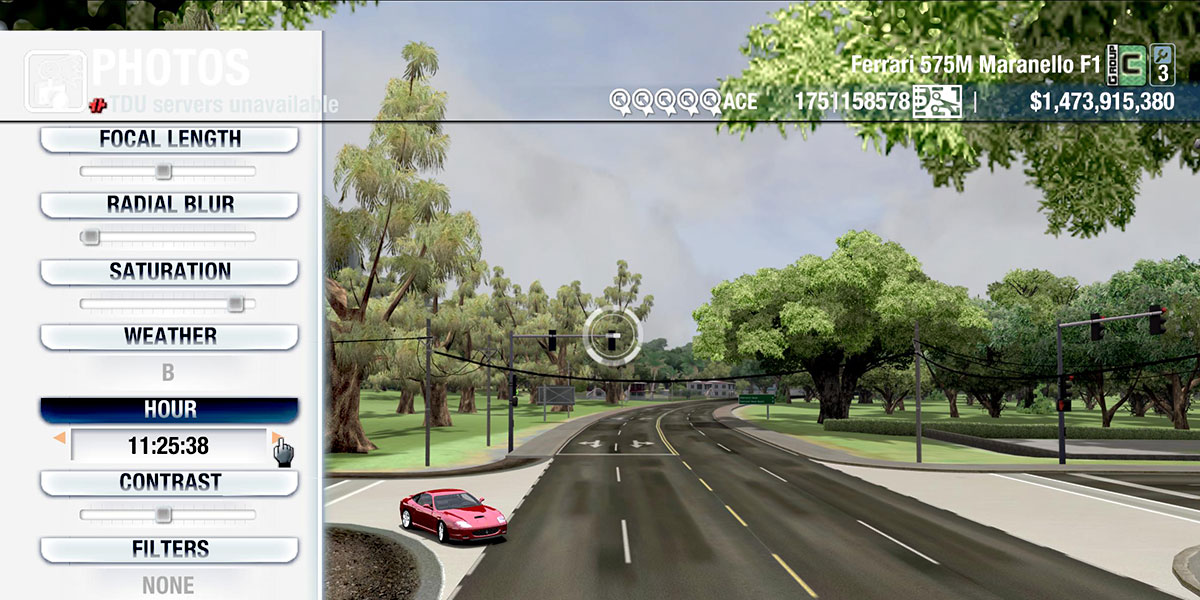The width and height of the screenshot is (1200, 600).
Task: Select the Radial Blur option
Action: [169, 205]
